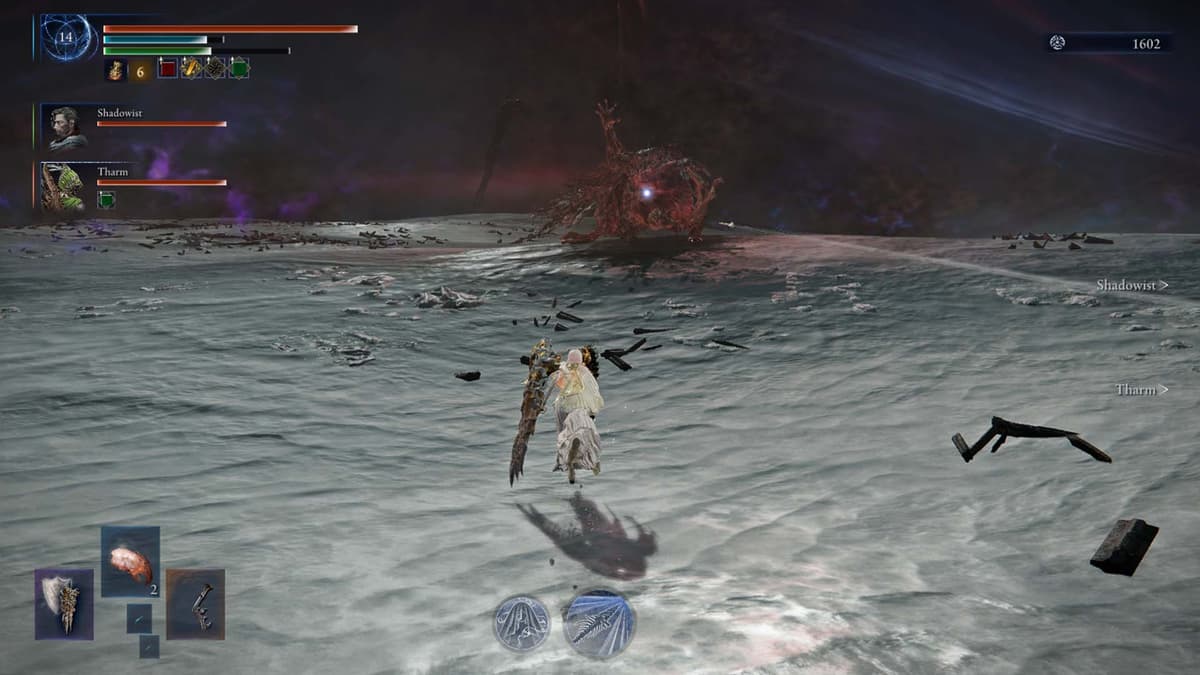Click the dark diamond-pattern buff icon
Image resolution: width=1200 pixels, height=675 pixels.
click(x=215, y=69)
